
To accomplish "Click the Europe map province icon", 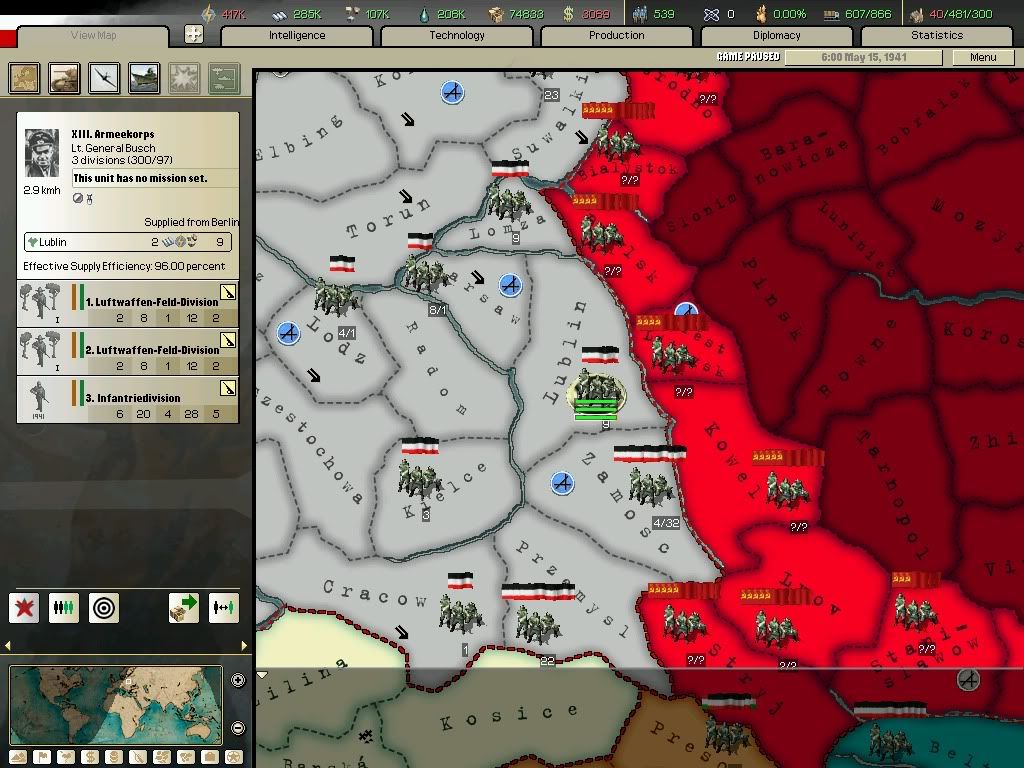I will [25, 78].
